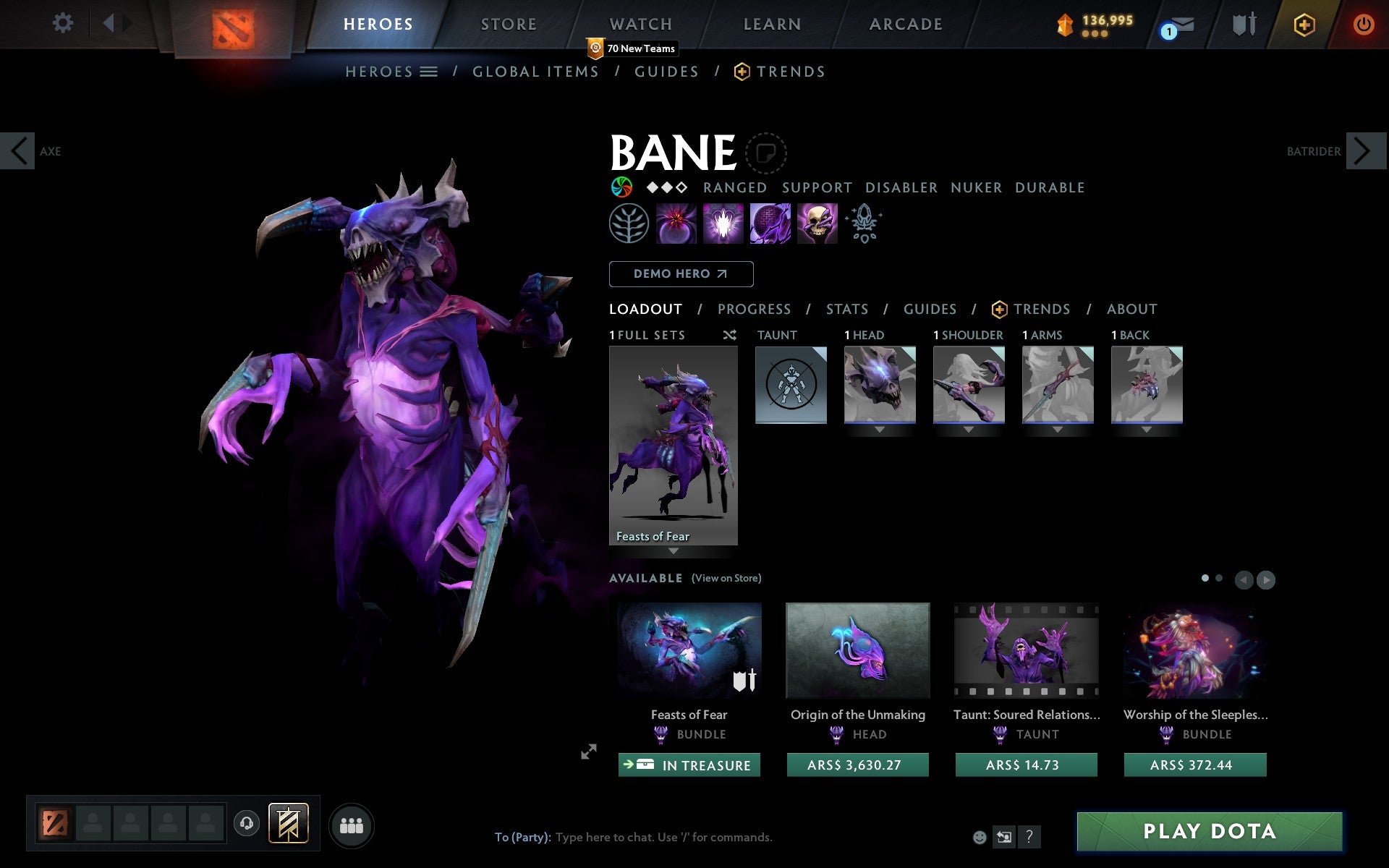The height and width of the screenshot is (868, 1389).
Task: Click the View on Store link
Action: click(726, 578)
